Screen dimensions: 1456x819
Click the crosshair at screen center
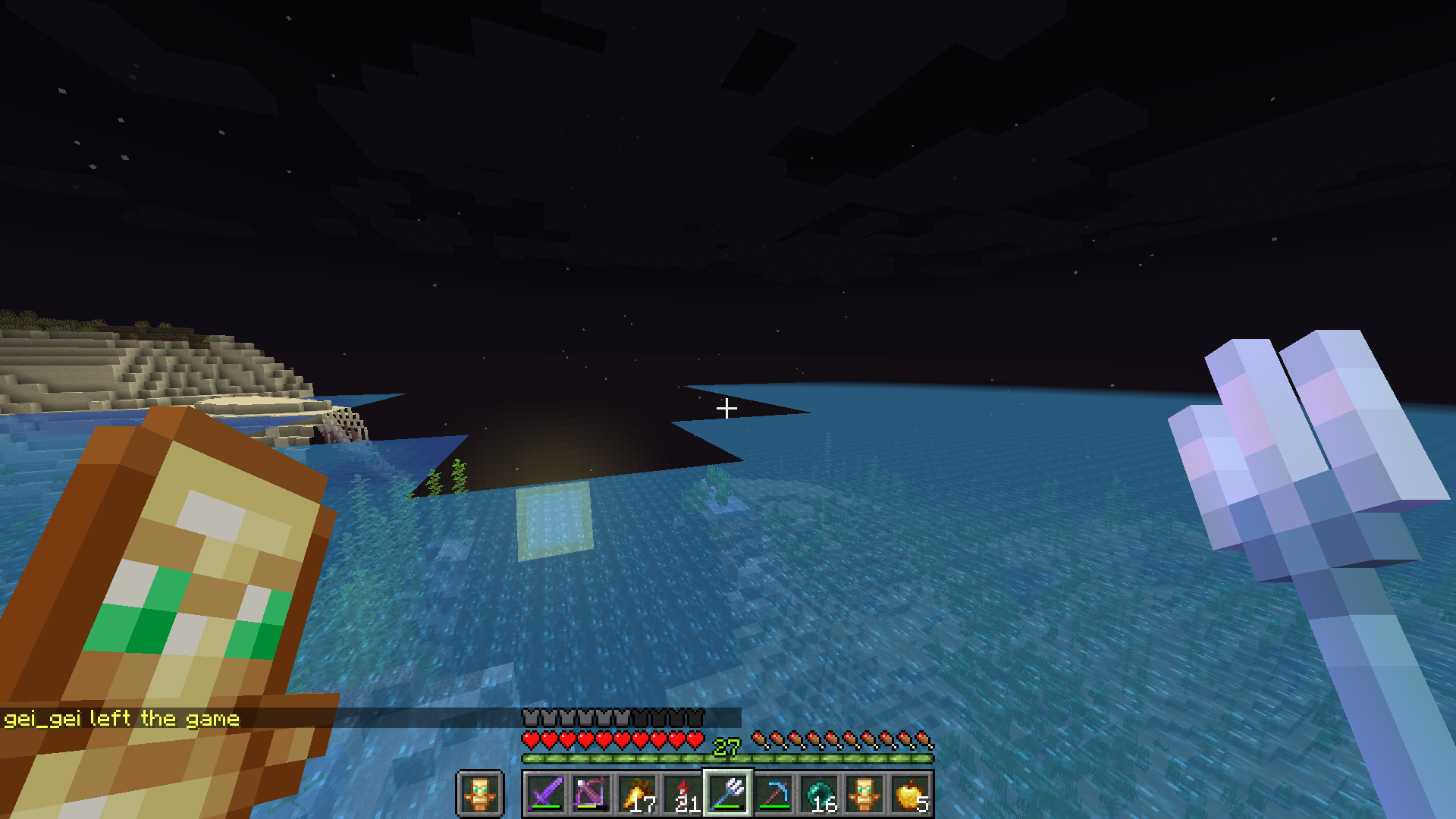pyautogui.click(x=728, y=408)
